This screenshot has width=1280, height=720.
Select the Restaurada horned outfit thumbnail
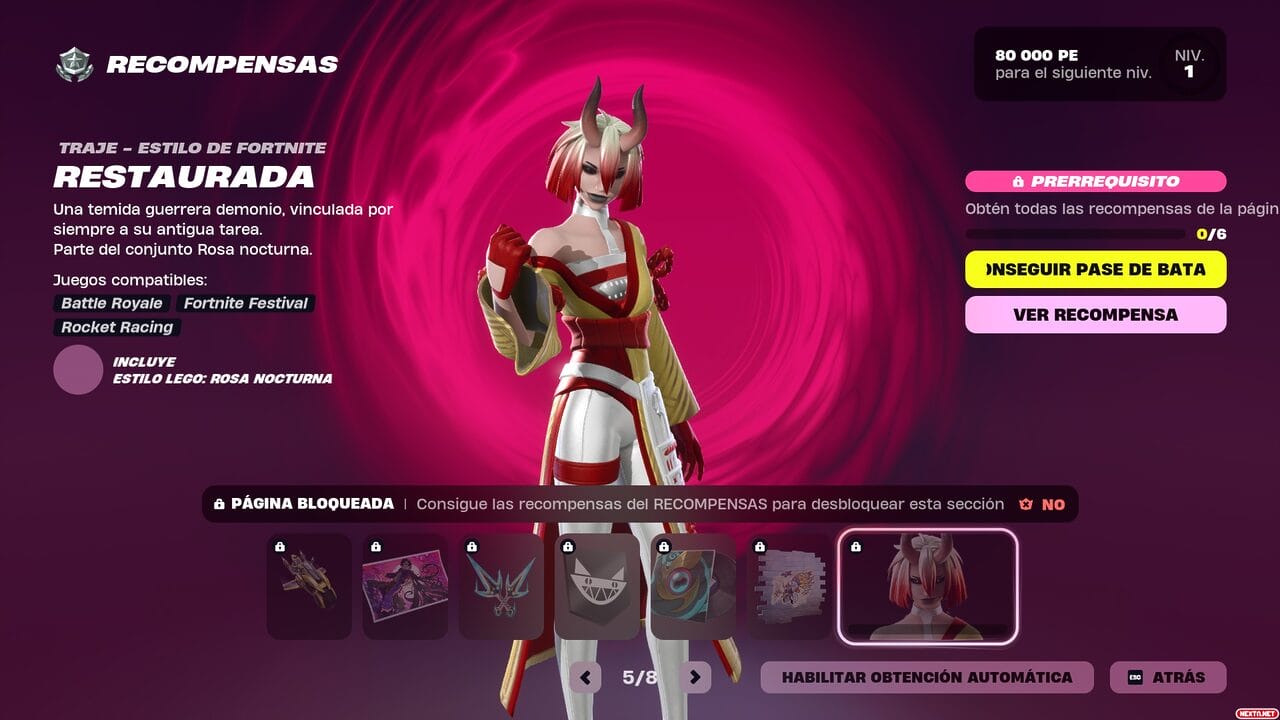point(927,587)
